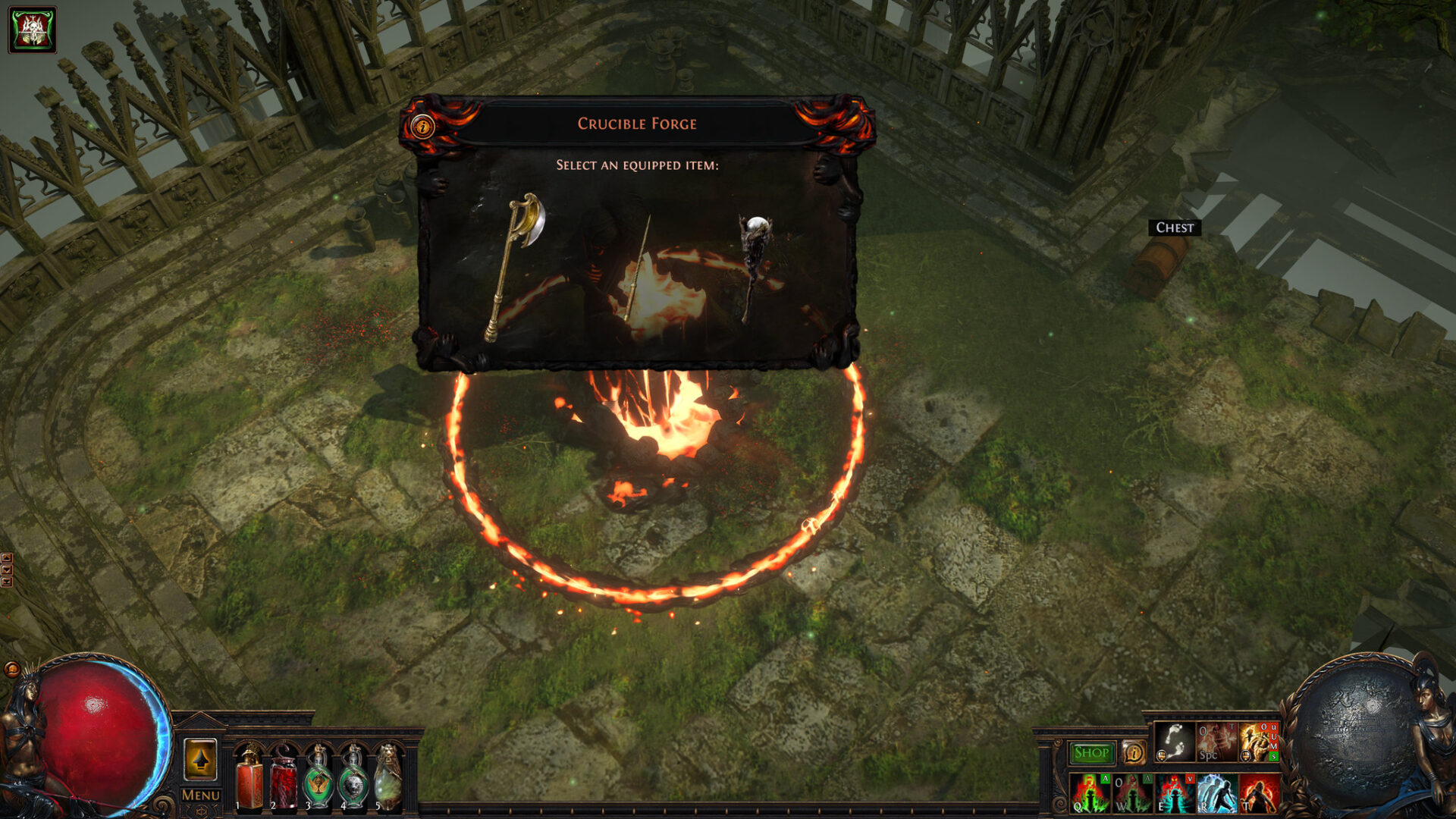Open the game Menu

[x=200, y=794]
